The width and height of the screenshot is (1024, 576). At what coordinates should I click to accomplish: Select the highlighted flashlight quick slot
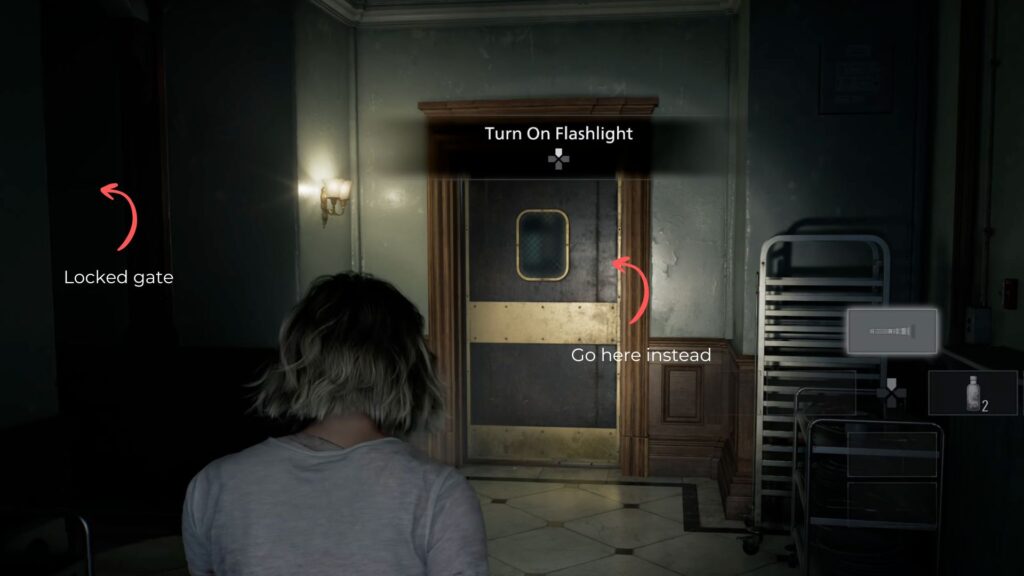tap(892, 331)
